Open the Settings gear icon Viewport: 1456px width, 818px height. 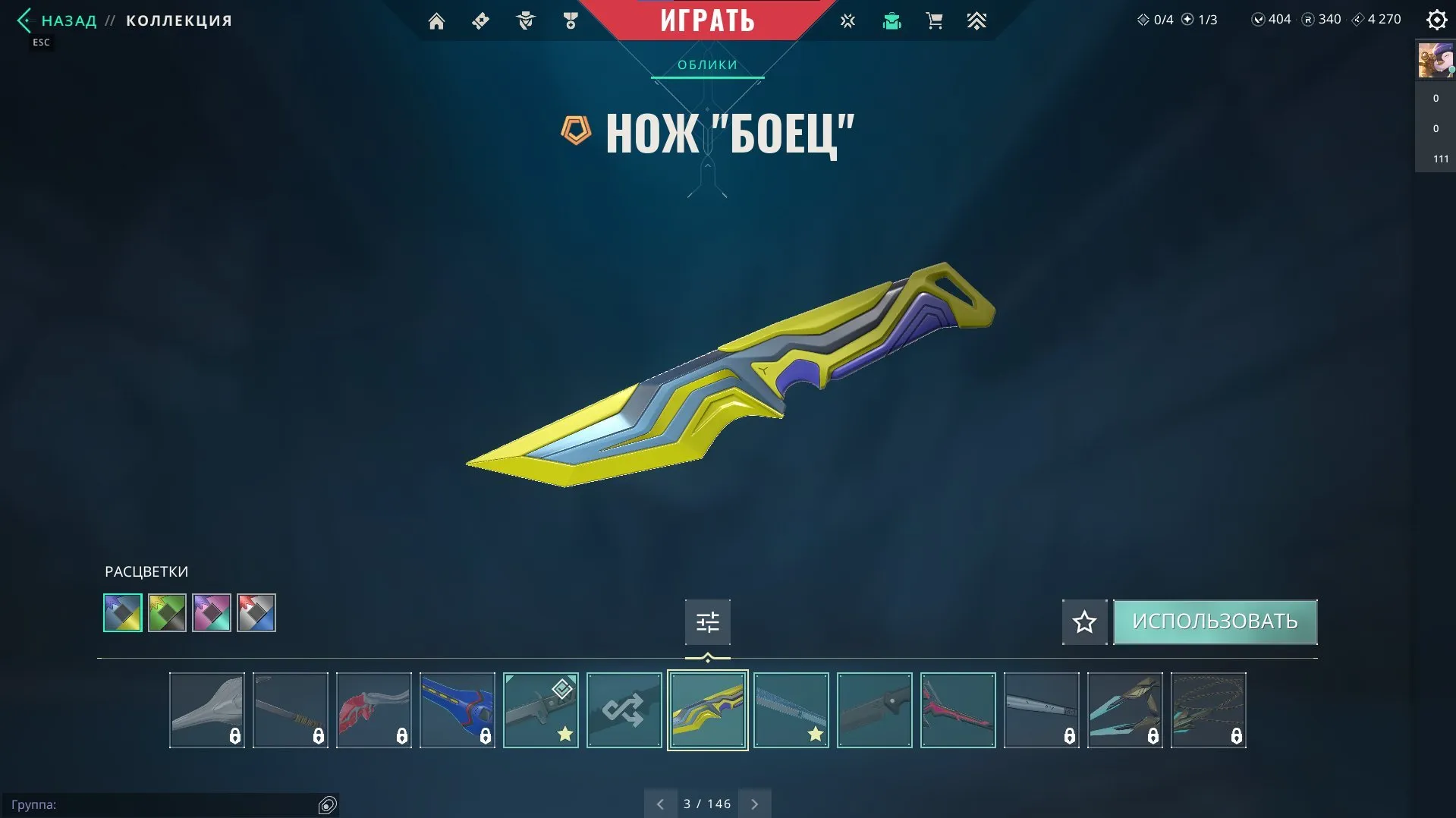[x=1436, y=20]
